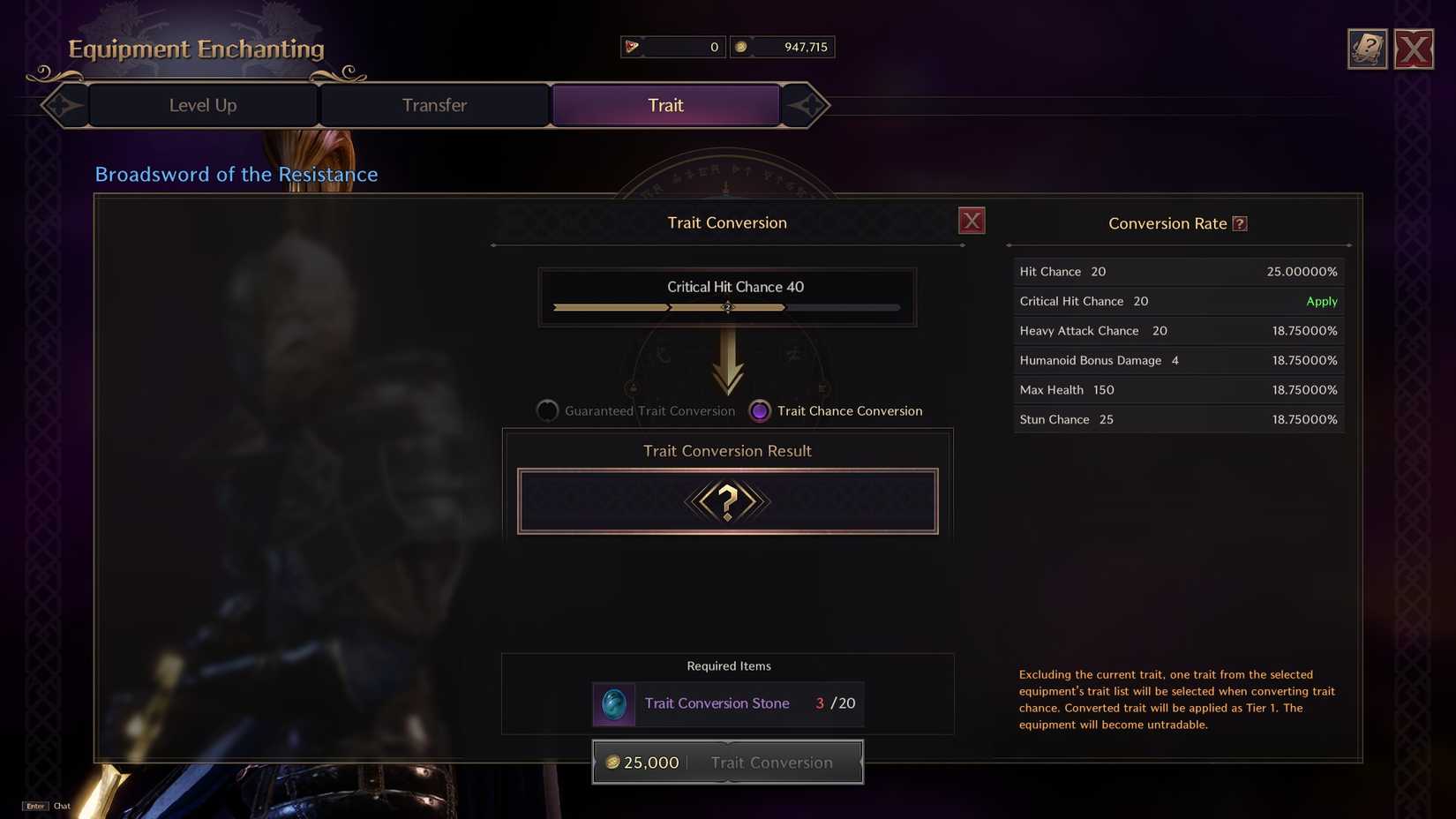Switch to the Level Up tab

pyautogui.click(x=202, y=105)
